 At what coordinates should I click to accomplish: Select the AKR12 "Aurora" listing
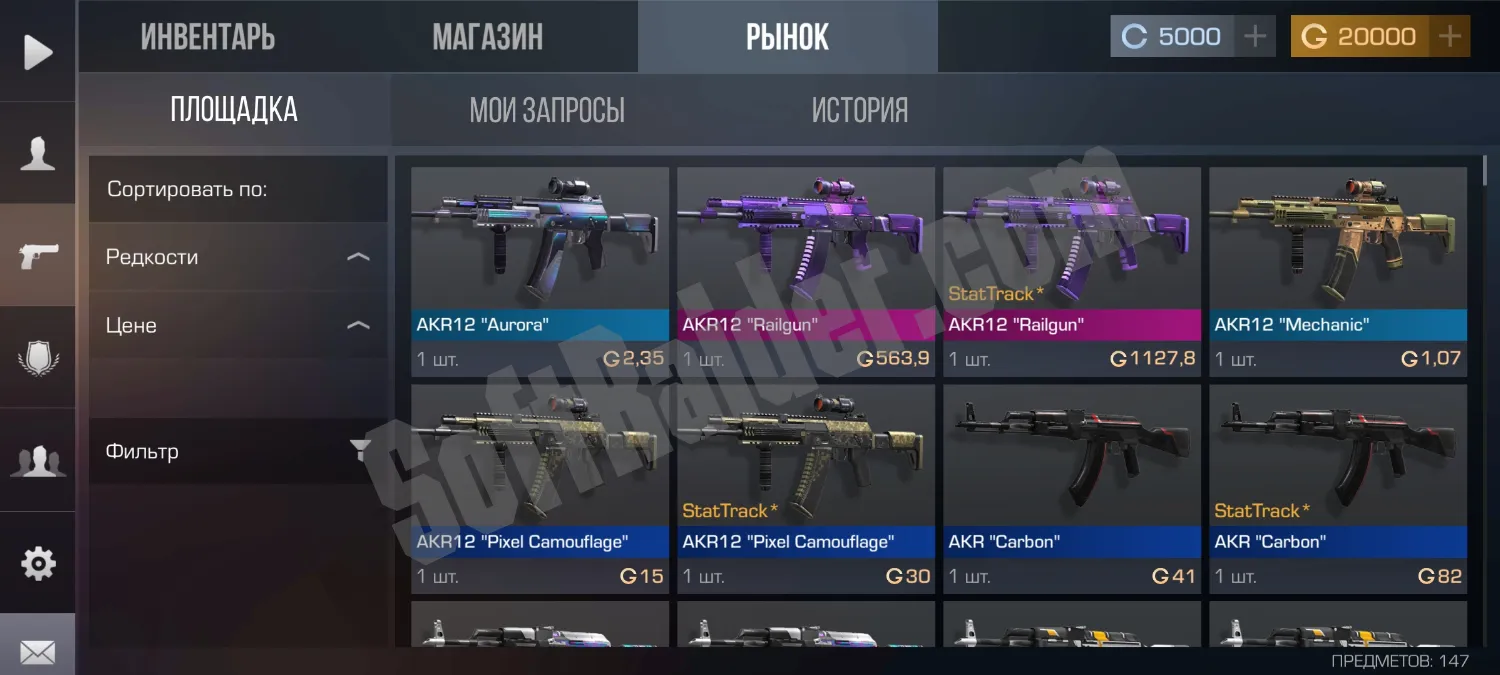click(x=540, y=270)
